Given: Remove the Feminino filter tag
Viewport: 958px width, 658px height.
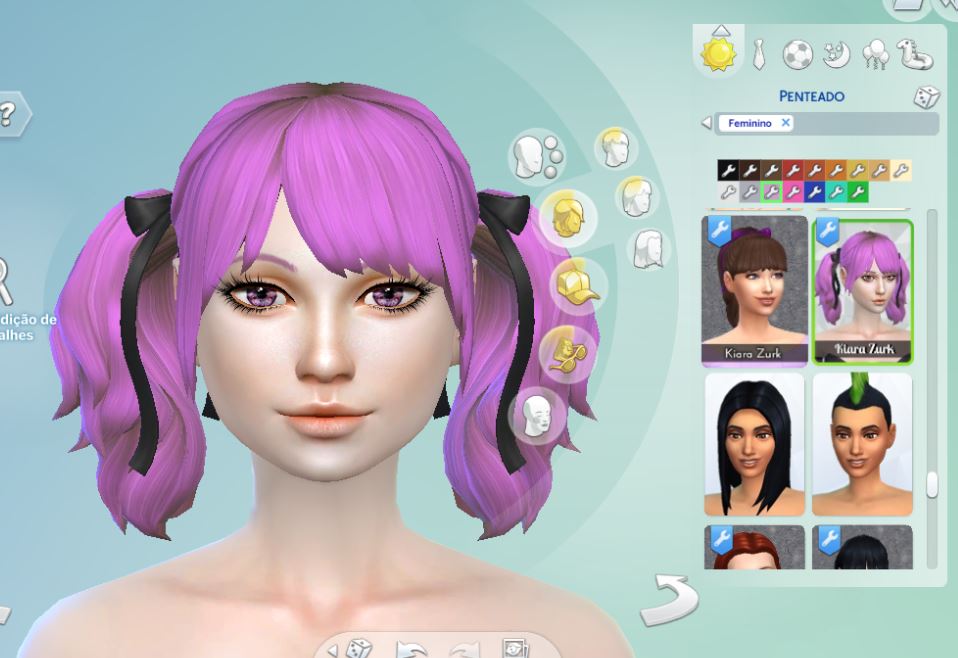Looking at the screenshot, I should tap(786, 123).
